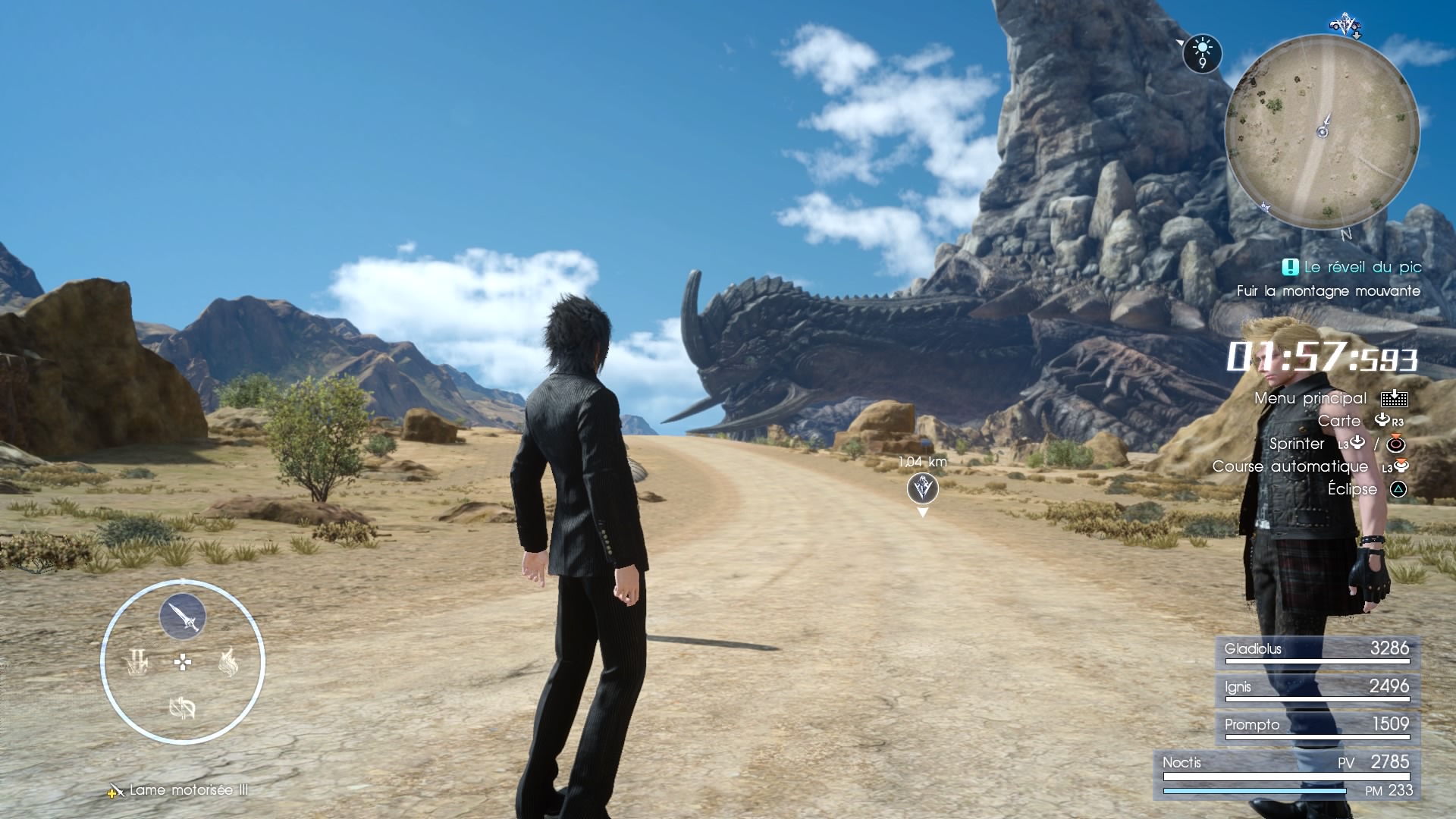
Task: Choose the fire spell slot
Action: tap(228, 663)
